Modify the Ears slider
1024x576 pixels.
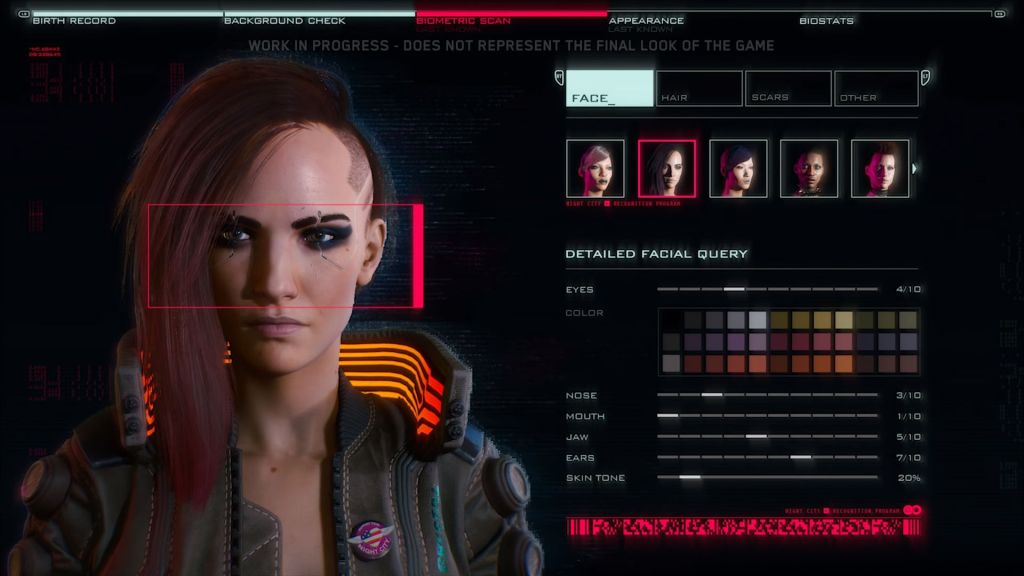pyautogui.click(x=800, y=458)
